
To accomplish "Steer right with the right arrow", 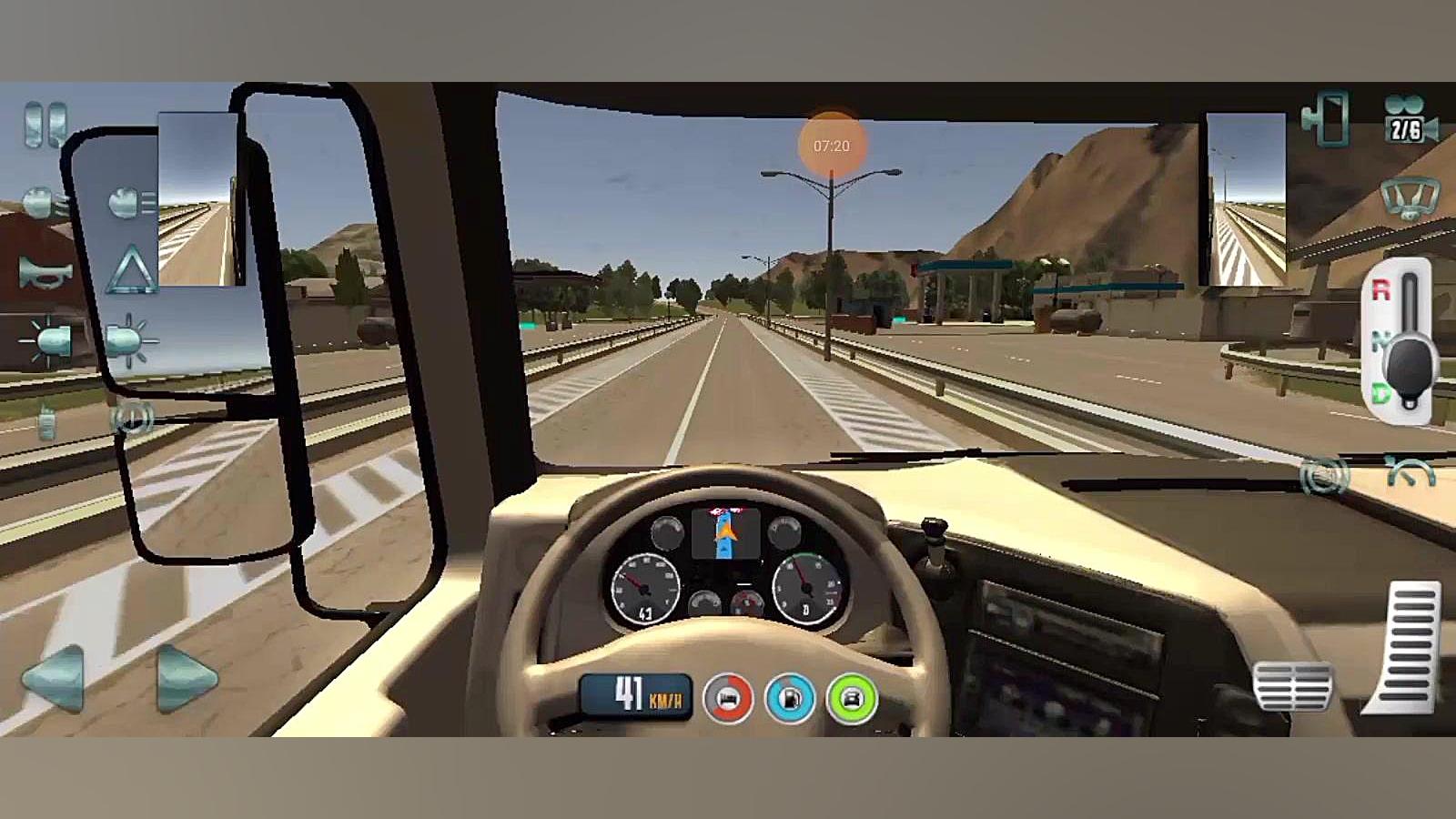I will tap(187, 678).
